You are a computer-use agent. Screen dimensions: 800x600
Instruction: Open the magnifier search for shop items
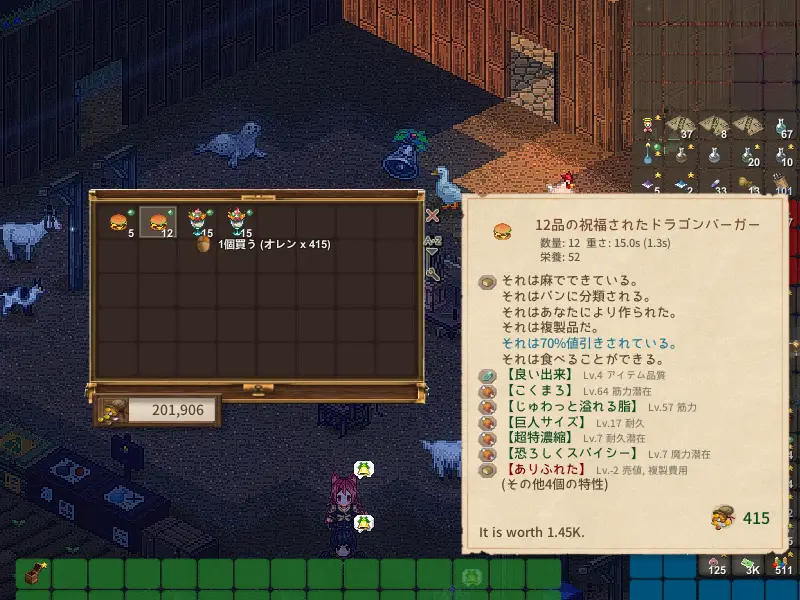click(x=432, y=272)
